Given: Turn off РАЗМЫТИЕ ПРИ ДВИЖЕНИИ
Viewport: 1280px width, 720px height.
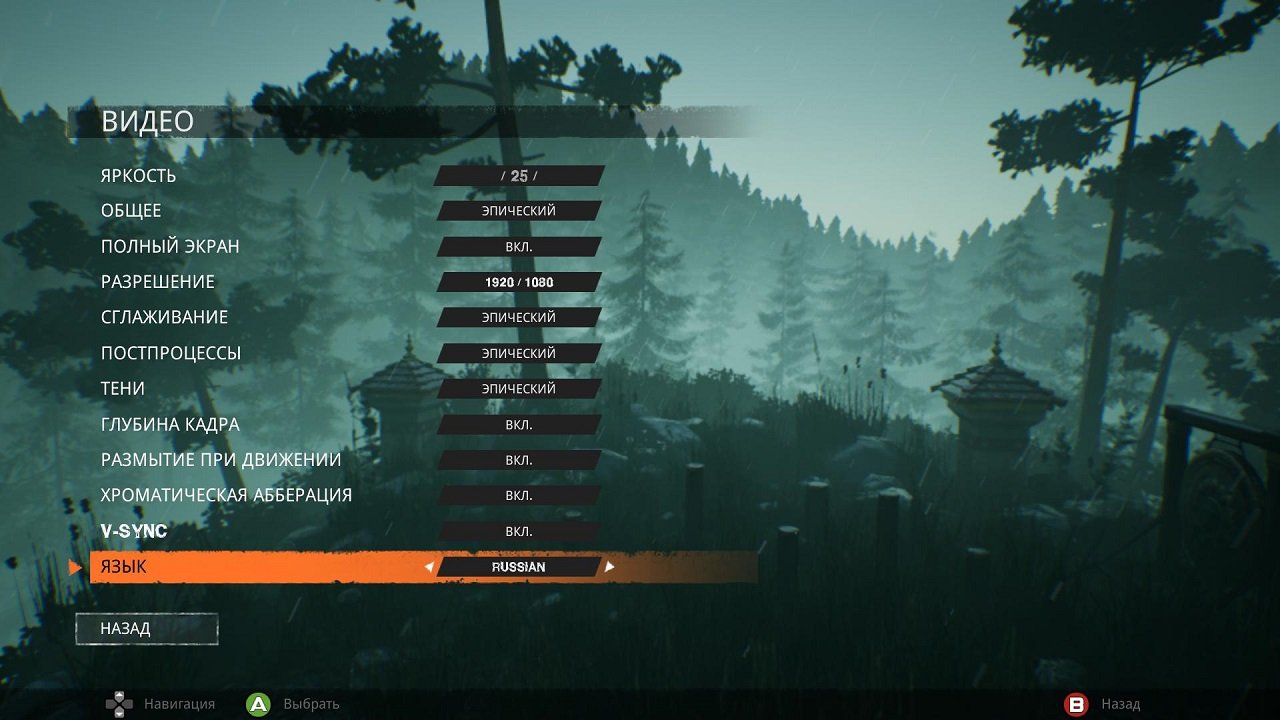Looking at the screenshot, I should 517,459.
